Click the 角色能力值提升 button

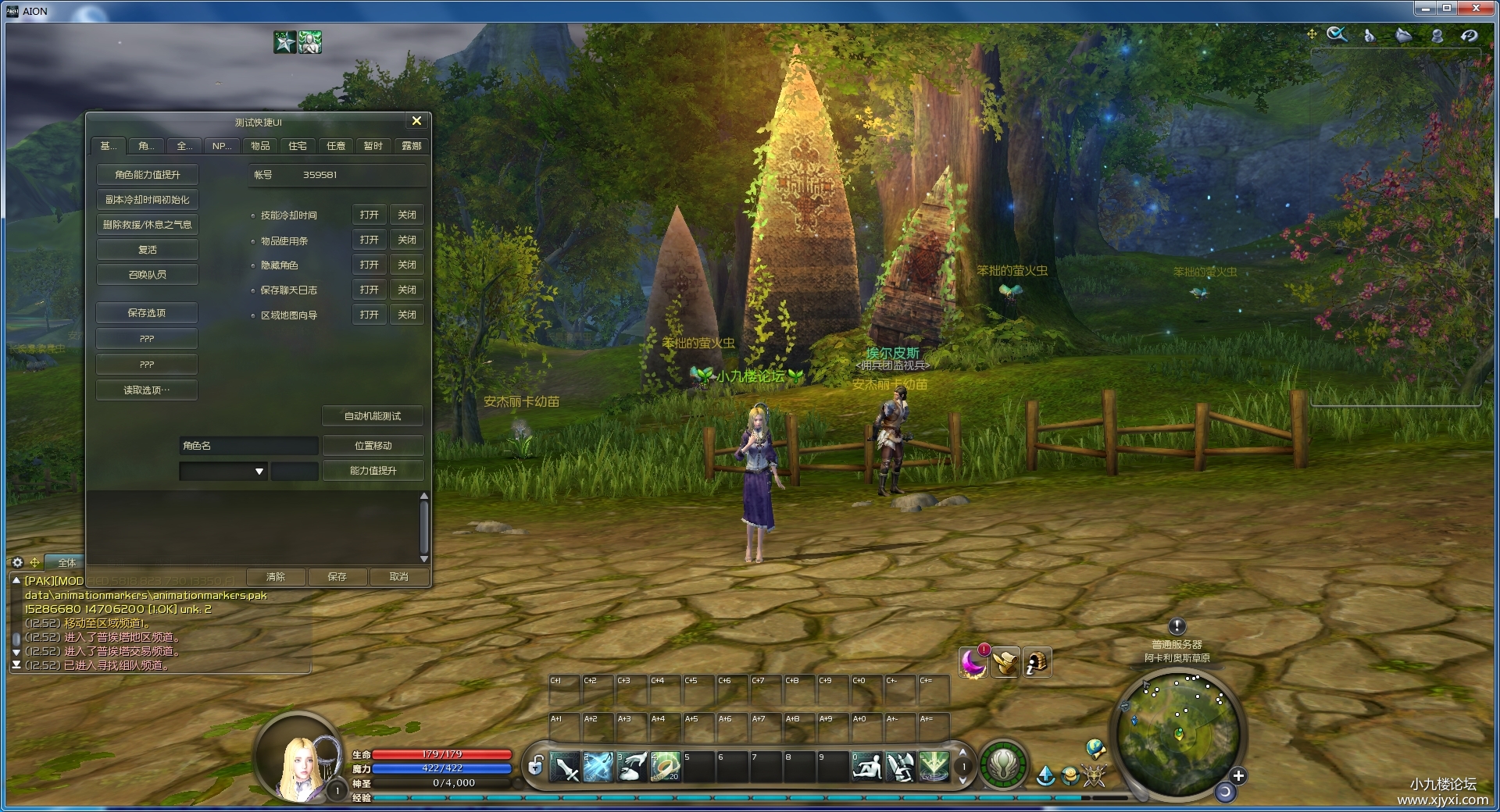coord(147,175)
